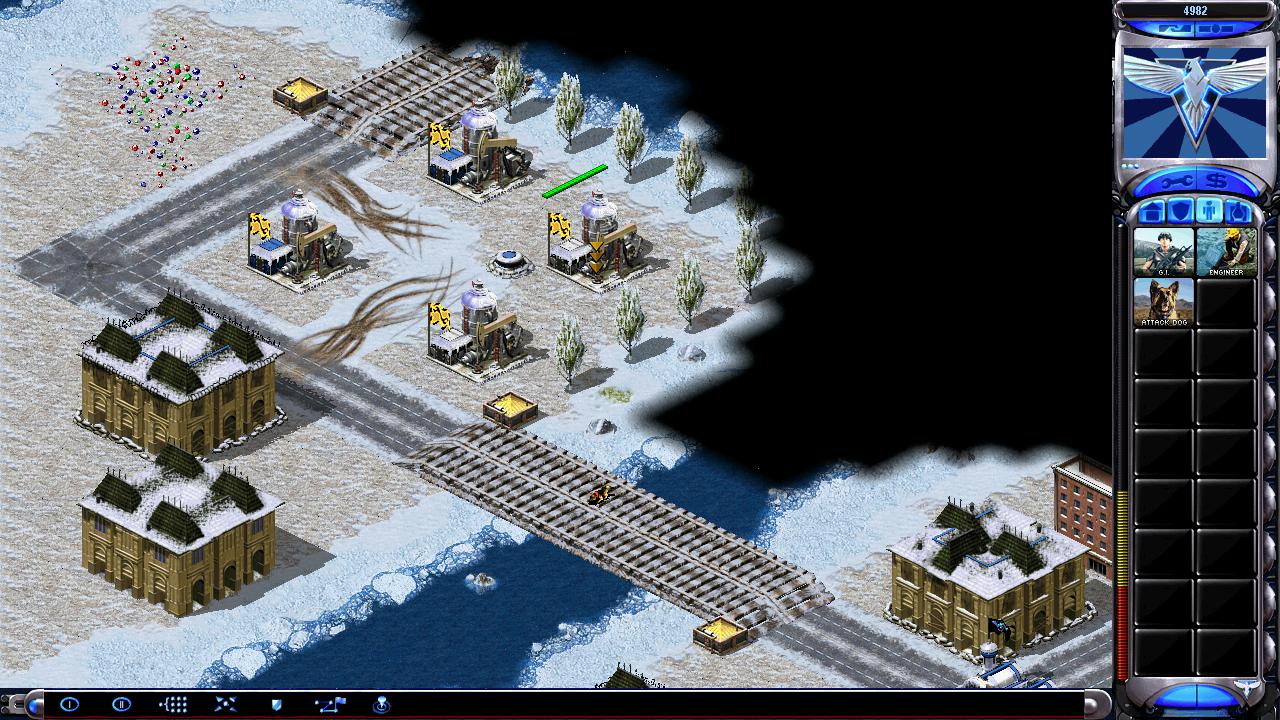Activate the dollar-sign sell button
The width and height of the screenshot is (1280, 720).
pos(1217,182)
